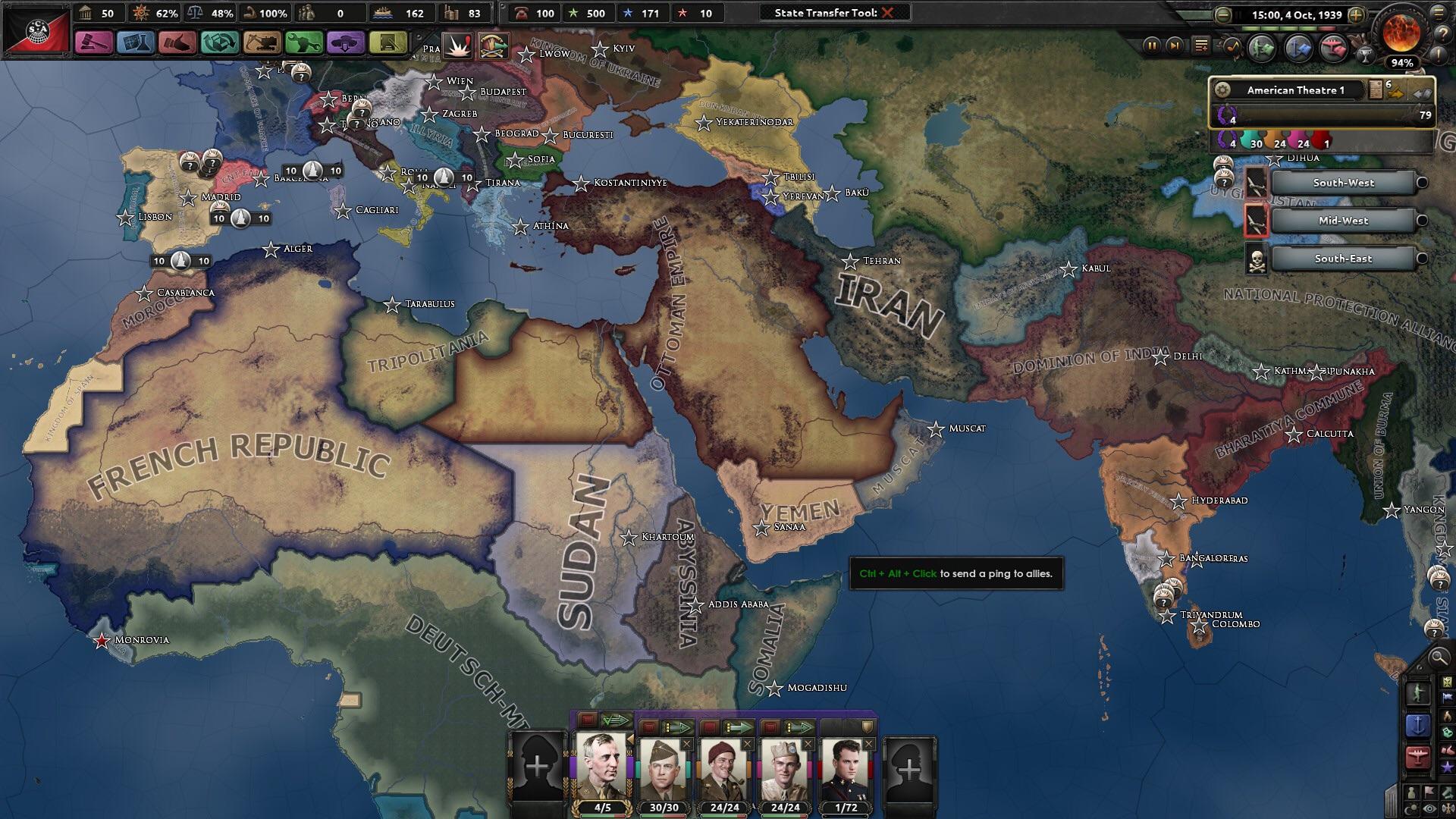Open the American Theatre 1 settings gear

1221,90
